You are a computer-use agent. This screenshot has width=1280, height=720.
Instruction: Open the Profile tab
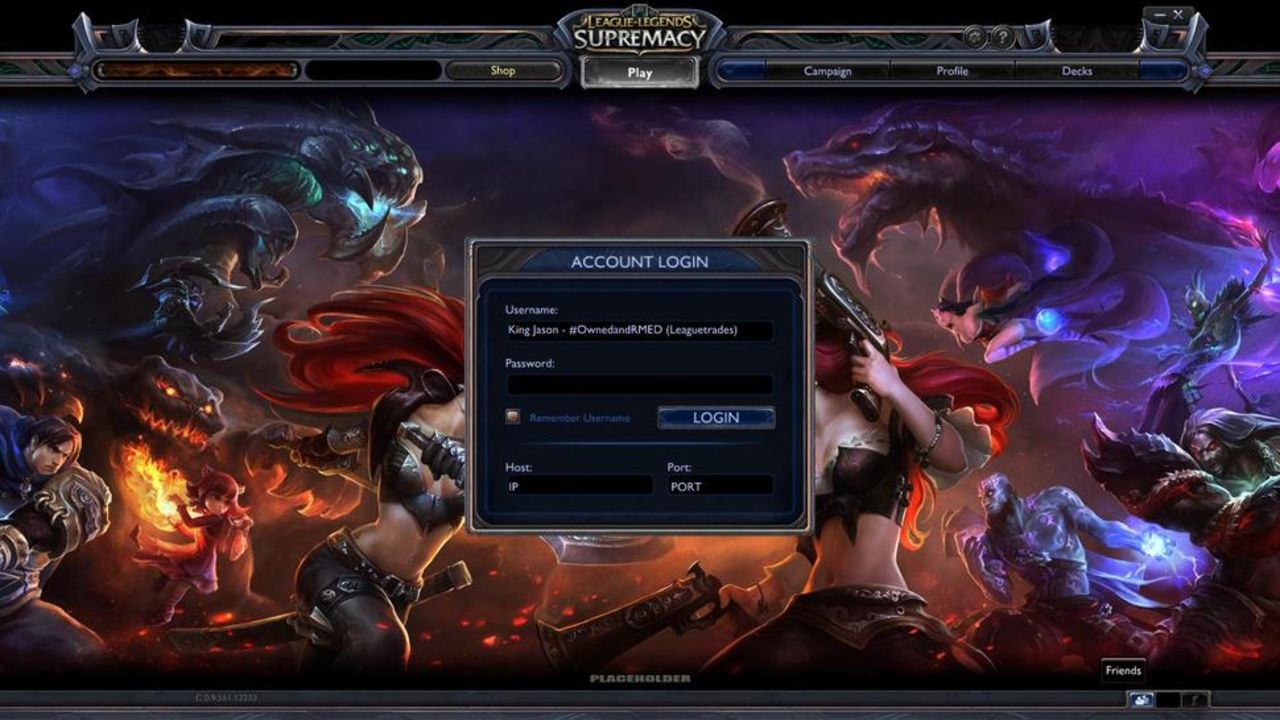coord(952,71)
